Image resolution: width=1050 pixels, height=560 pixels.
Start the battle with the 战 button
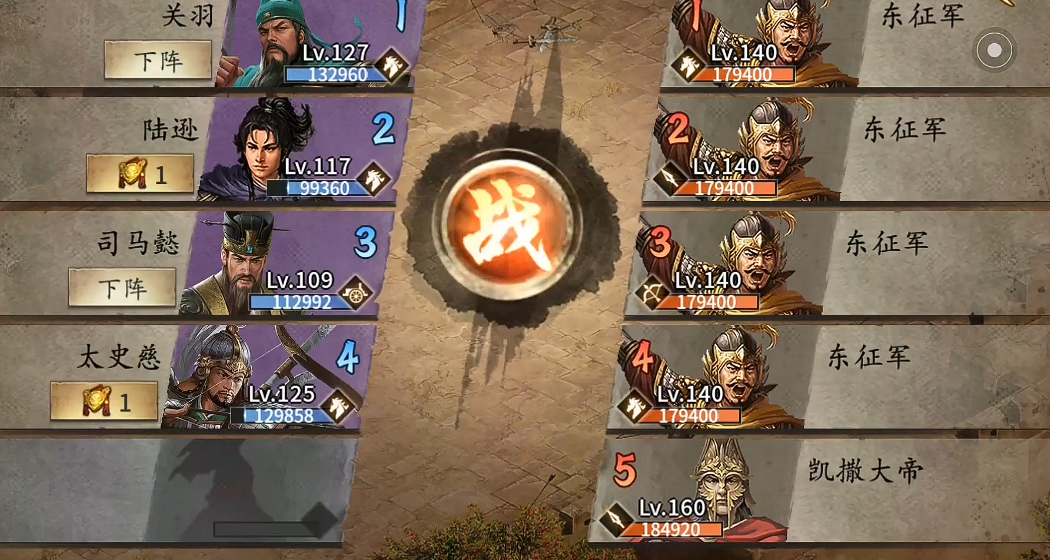[x=509, y=226]
